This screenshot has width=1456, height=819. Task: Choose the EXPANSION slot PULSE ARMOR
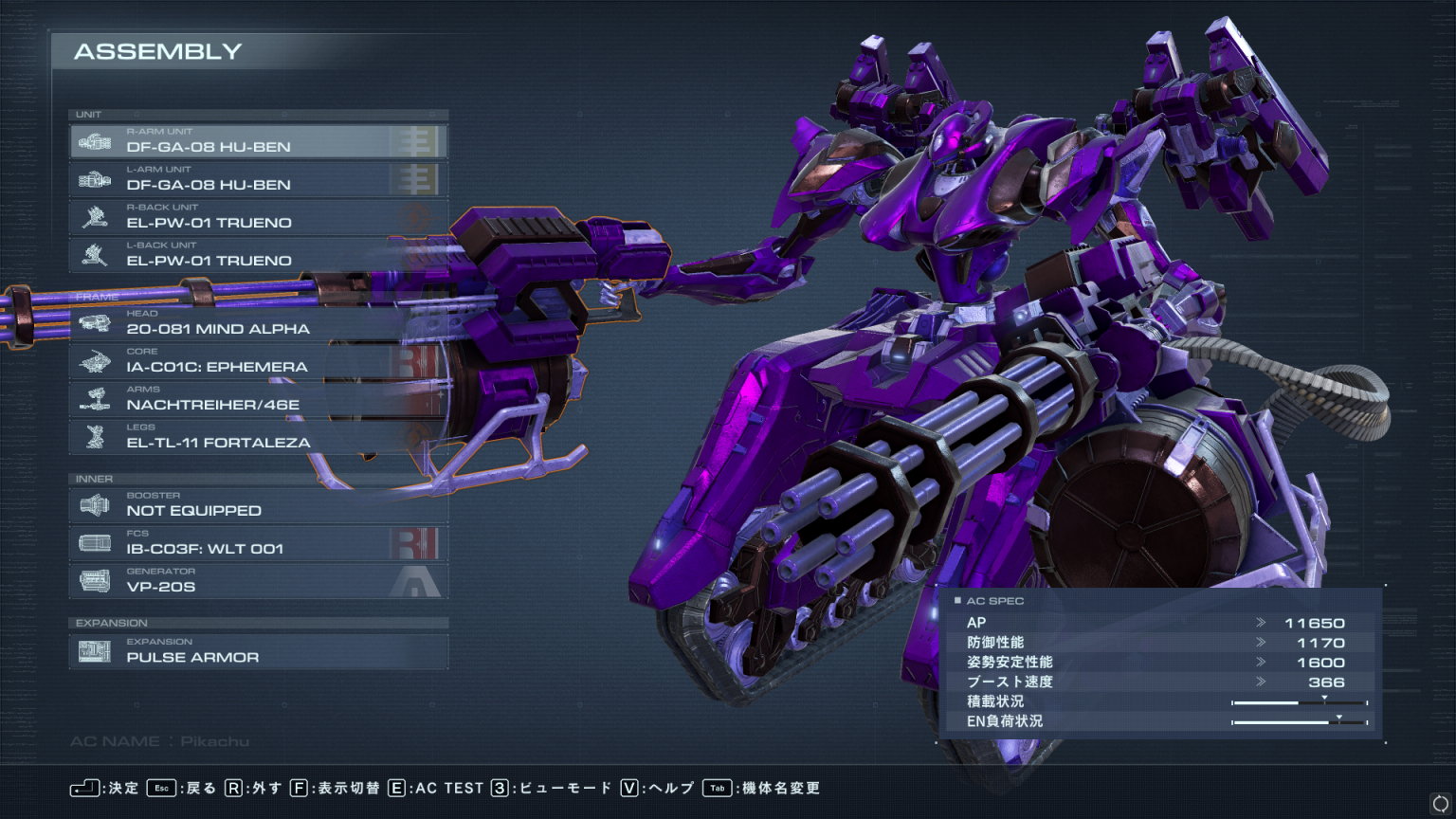[258, 651]
